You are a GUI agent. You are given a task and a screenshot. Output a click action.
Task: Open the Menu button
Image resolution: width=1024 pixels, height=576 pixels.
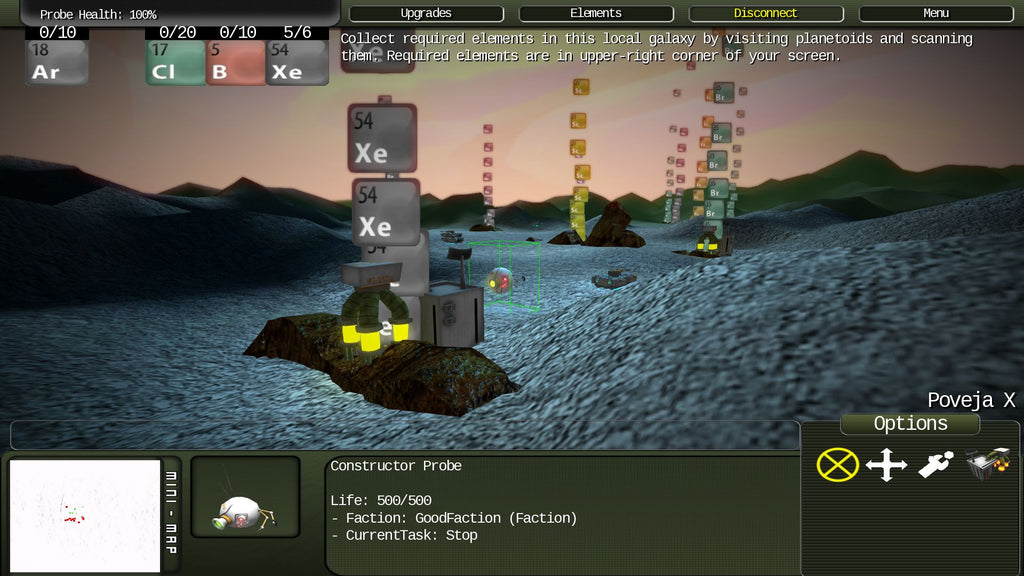pyautogui.click(x=936, y=14)
